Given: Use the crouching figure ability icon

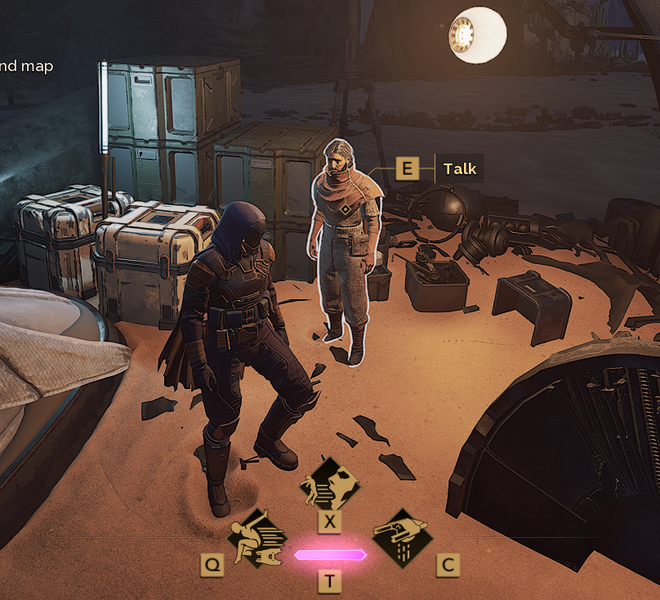Looking at the screenshot, I should click(x=257, y=538).
